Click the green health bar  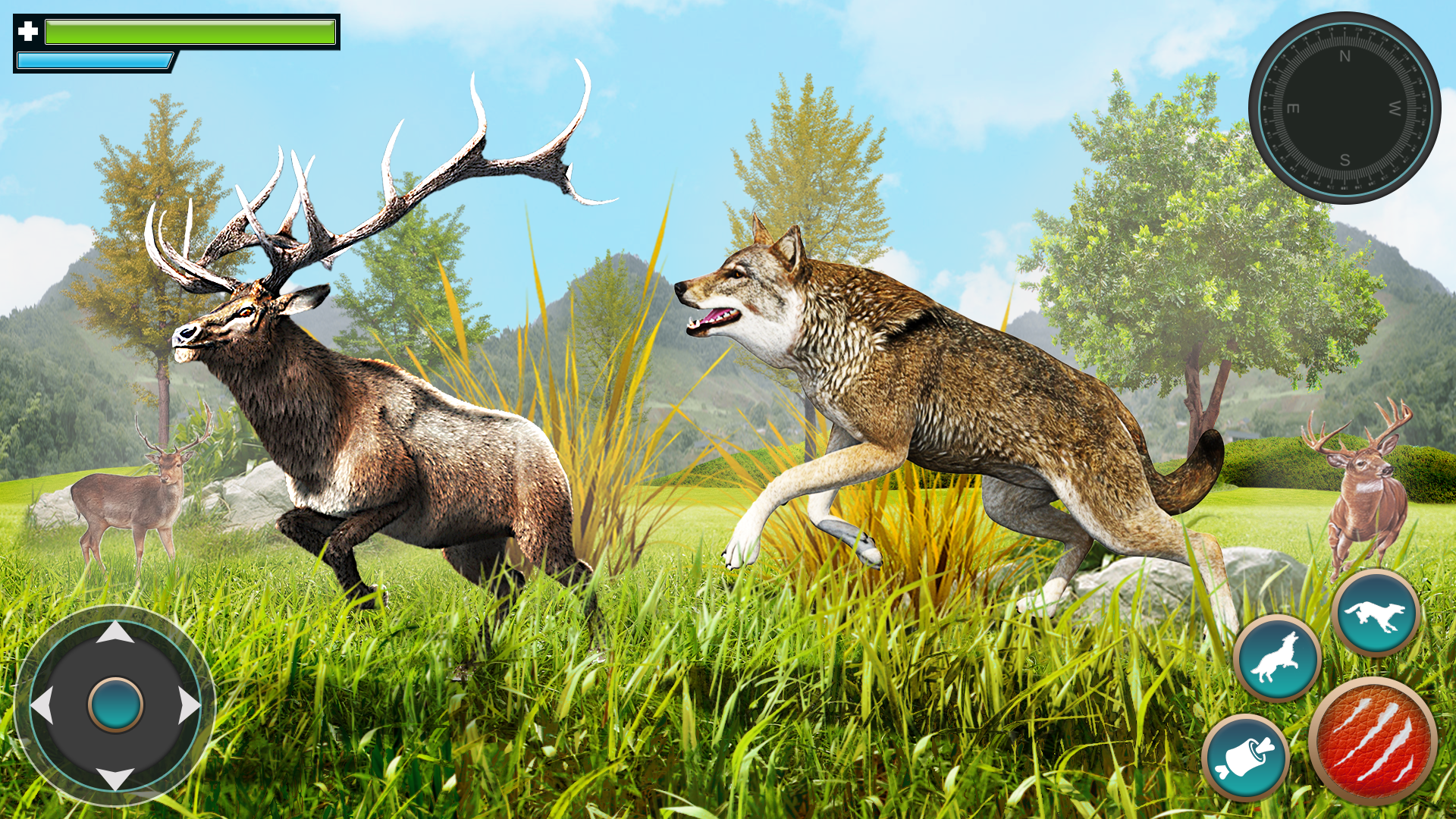(x=190, y=33)
